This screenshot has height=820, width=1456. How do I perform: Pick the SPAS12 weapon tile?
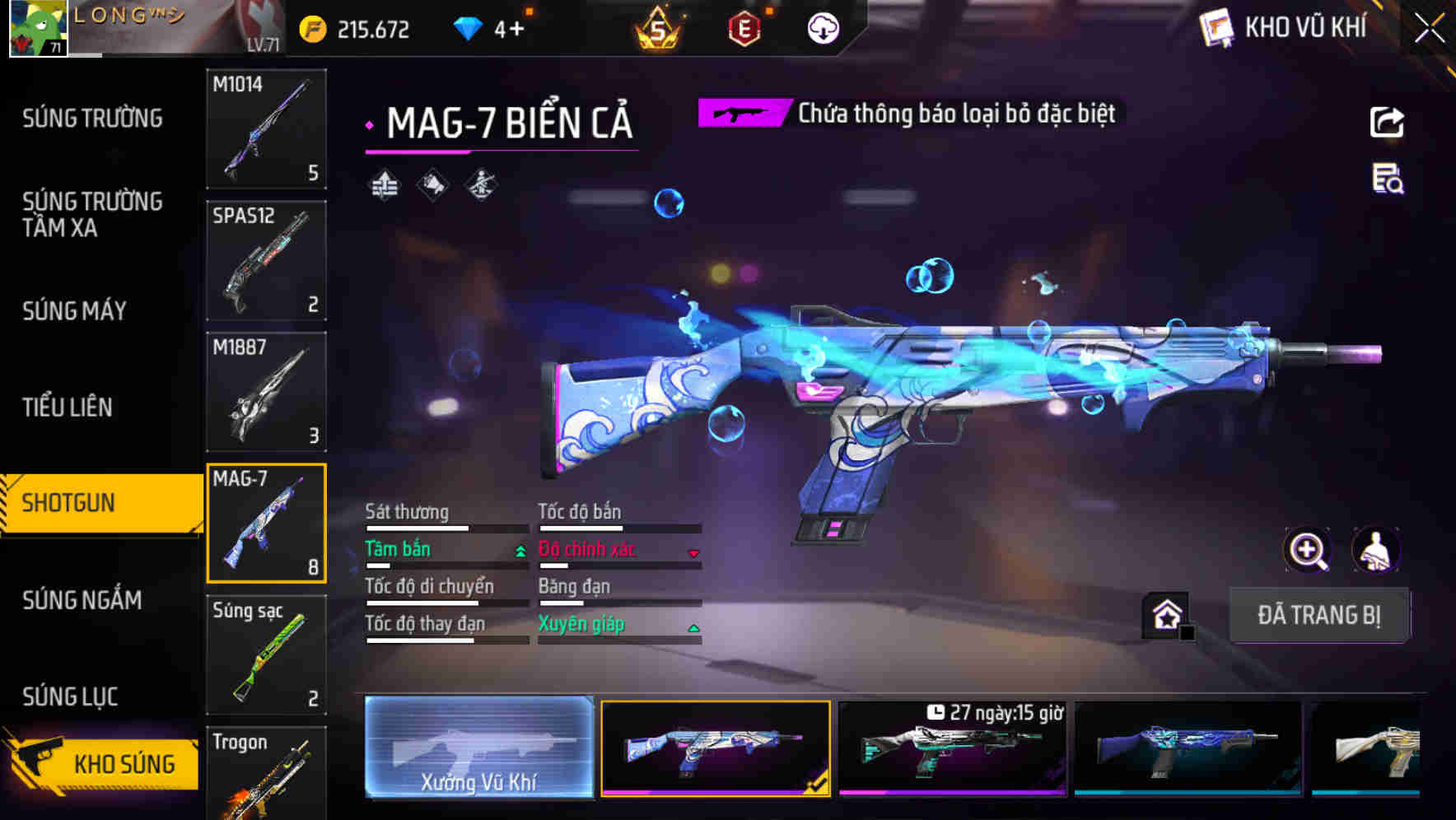click(266, 260)
